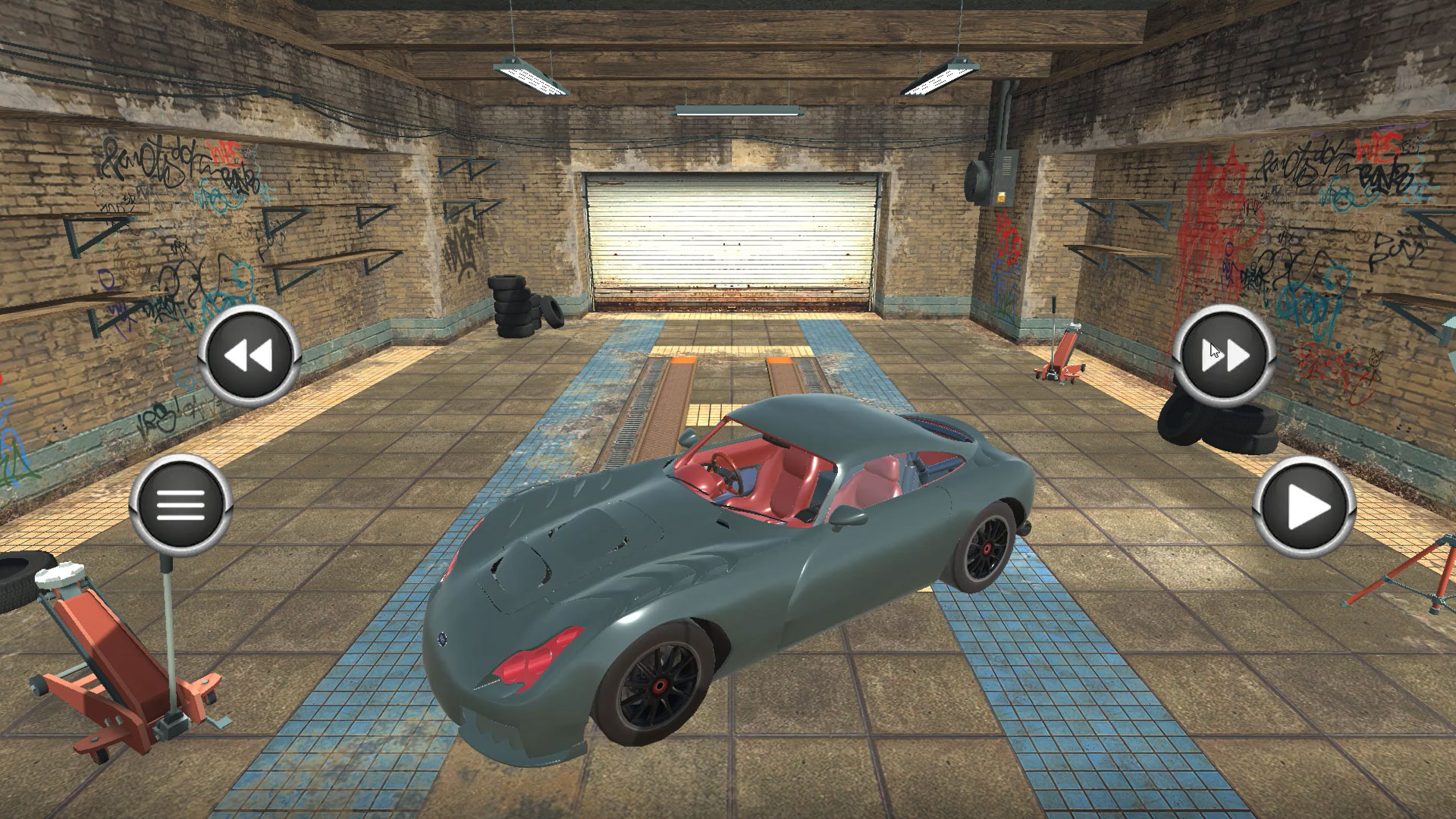Image resolution: width=1456 pixels, height=819 pixels.
Task: Toggle the right hanging strip light fixture
Action: click(x=943, y=75)
